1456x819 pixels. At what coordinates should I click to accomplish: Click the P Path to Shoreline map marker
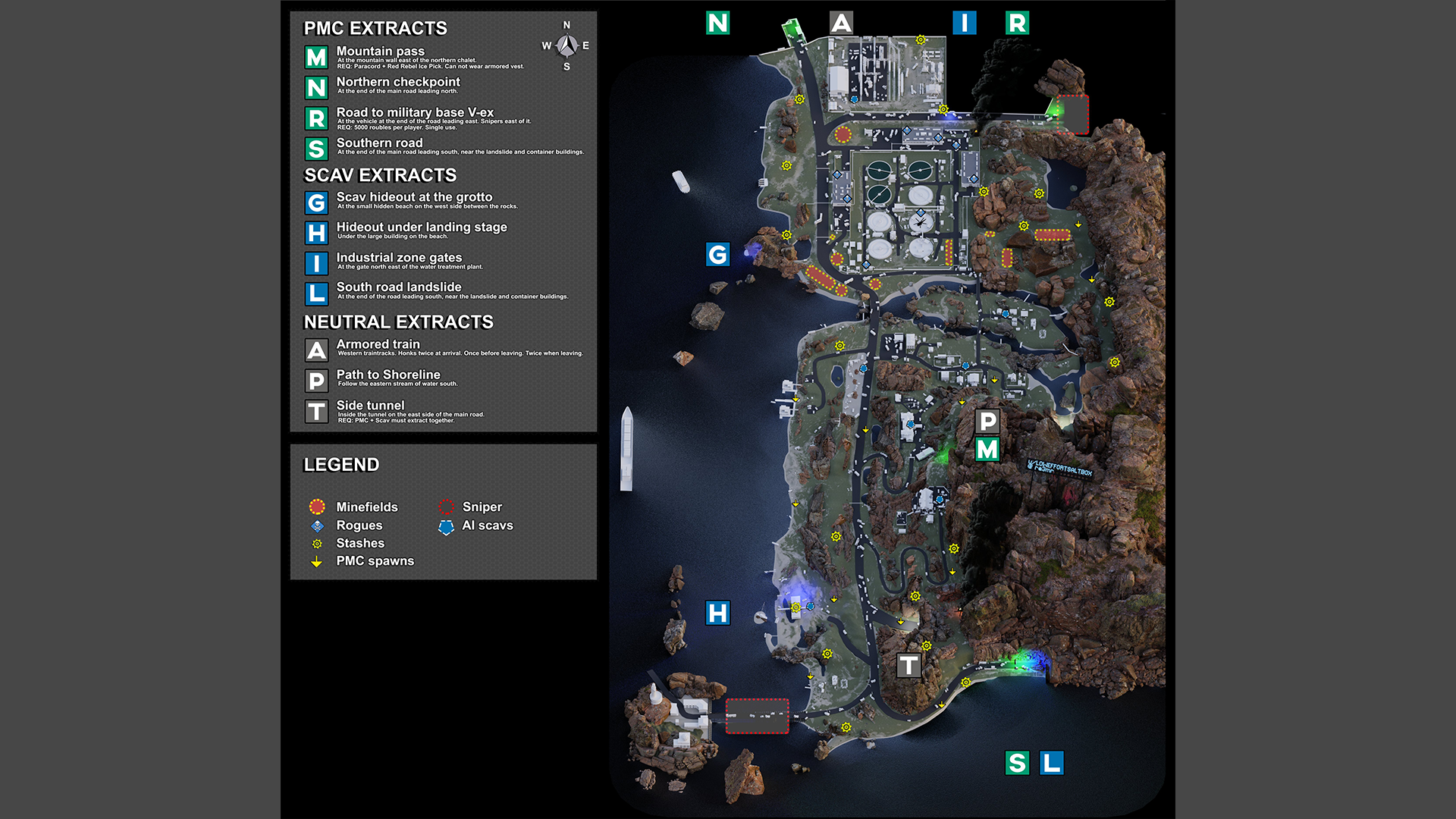pos(987,421)
